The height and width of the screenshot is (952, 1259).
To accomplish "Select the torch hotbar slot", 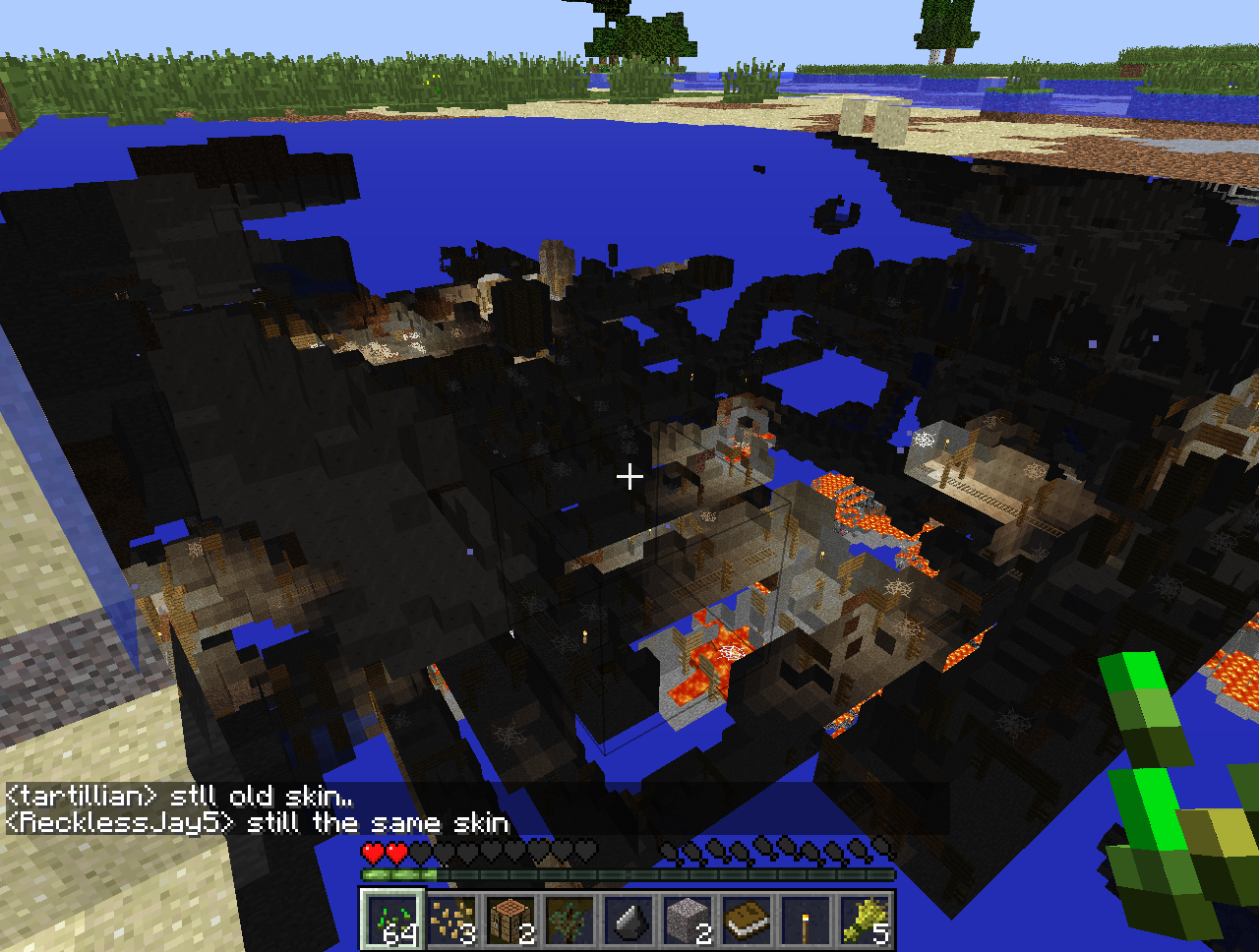I will [805, 921].
